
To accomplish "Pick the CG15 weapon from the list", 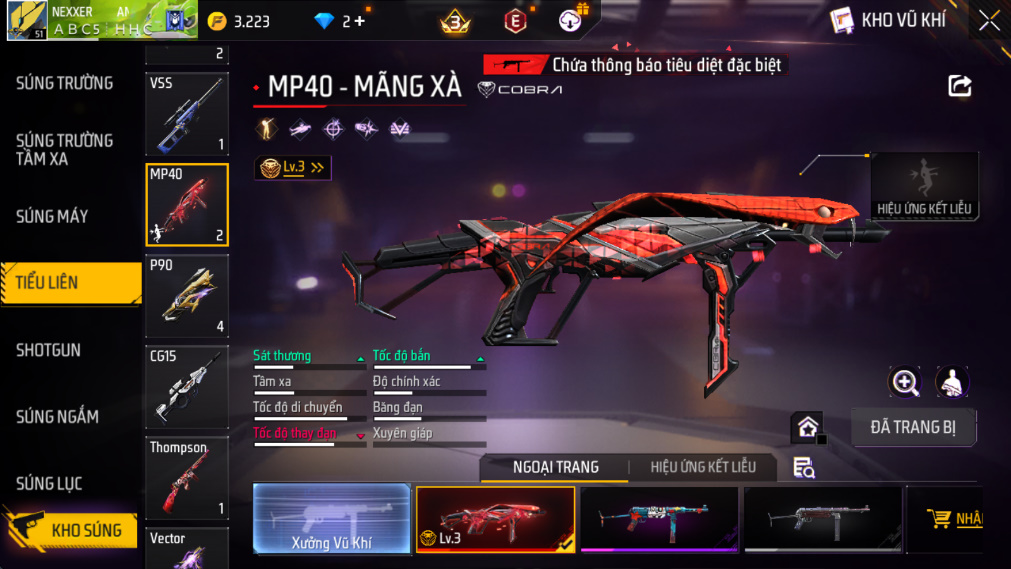I will [x=187, y=388].
